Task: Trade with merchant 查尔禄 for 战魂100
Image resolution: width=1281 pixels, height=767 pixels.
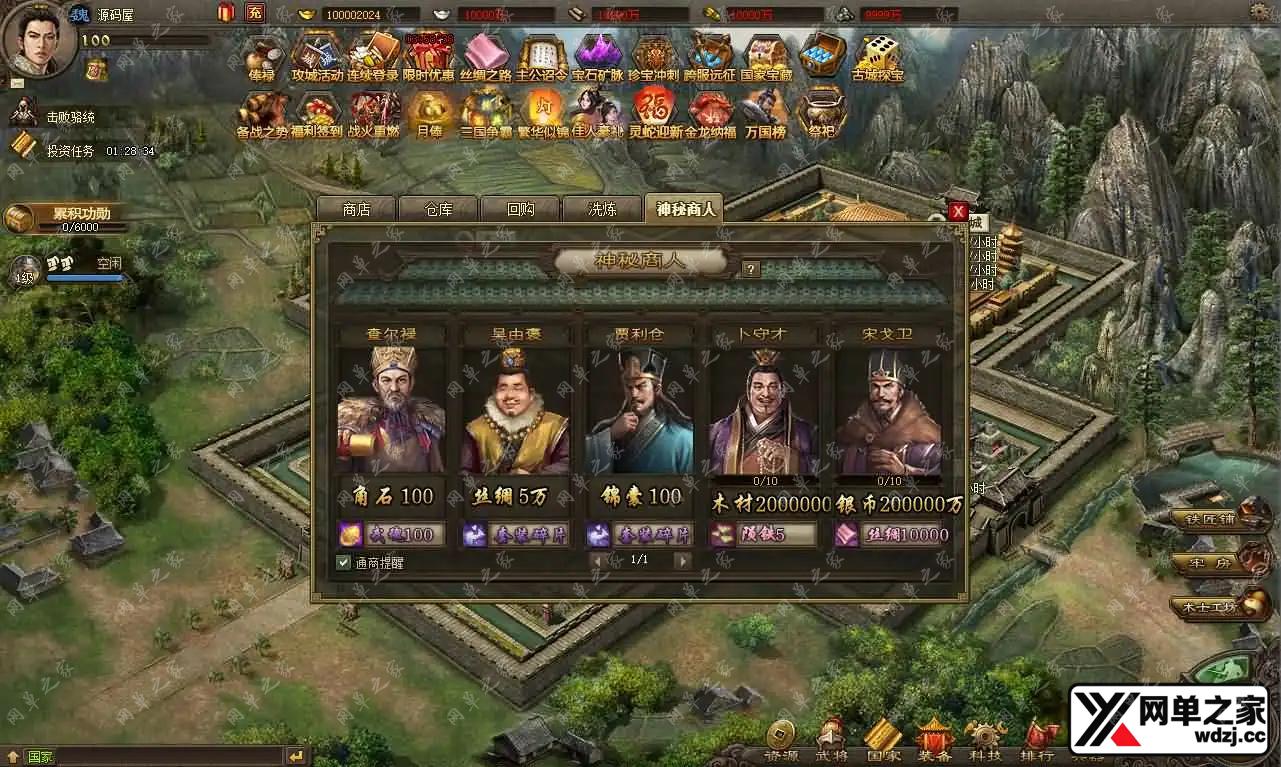Action: (x=391, y=534)
